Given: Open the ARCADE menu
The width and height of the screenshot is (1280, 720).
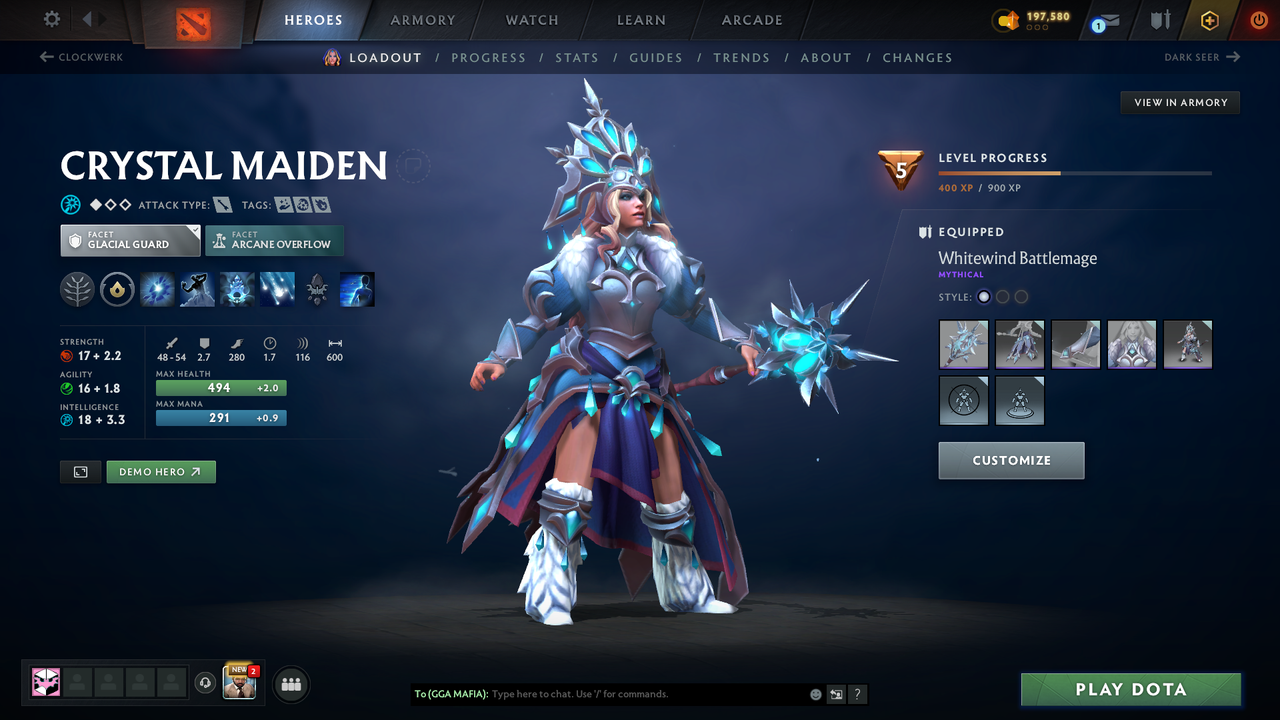Looking at the screenshot, I should click(x=751, y=20).
